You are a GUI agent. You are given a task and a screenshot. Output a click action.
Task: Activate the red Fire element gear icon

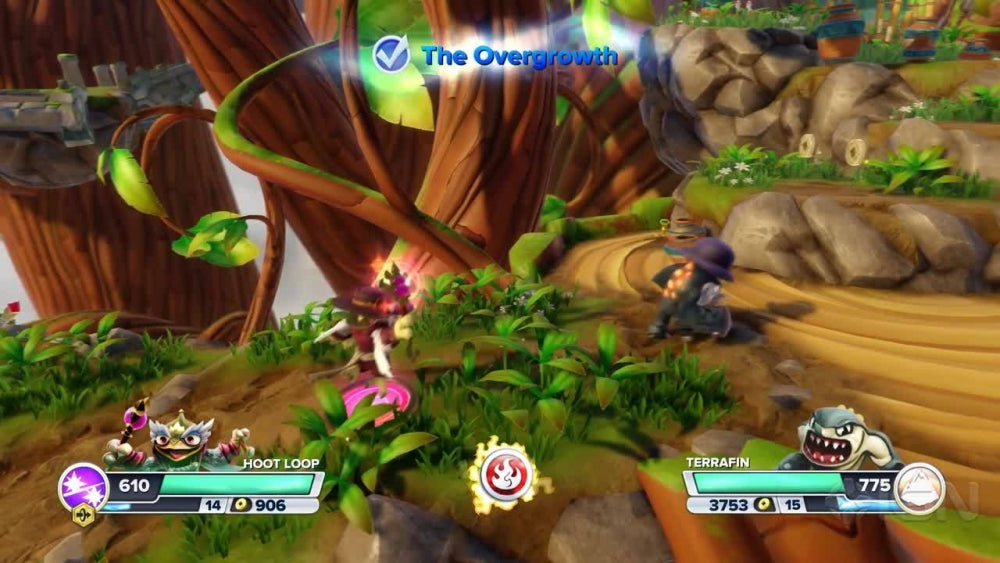503,476
